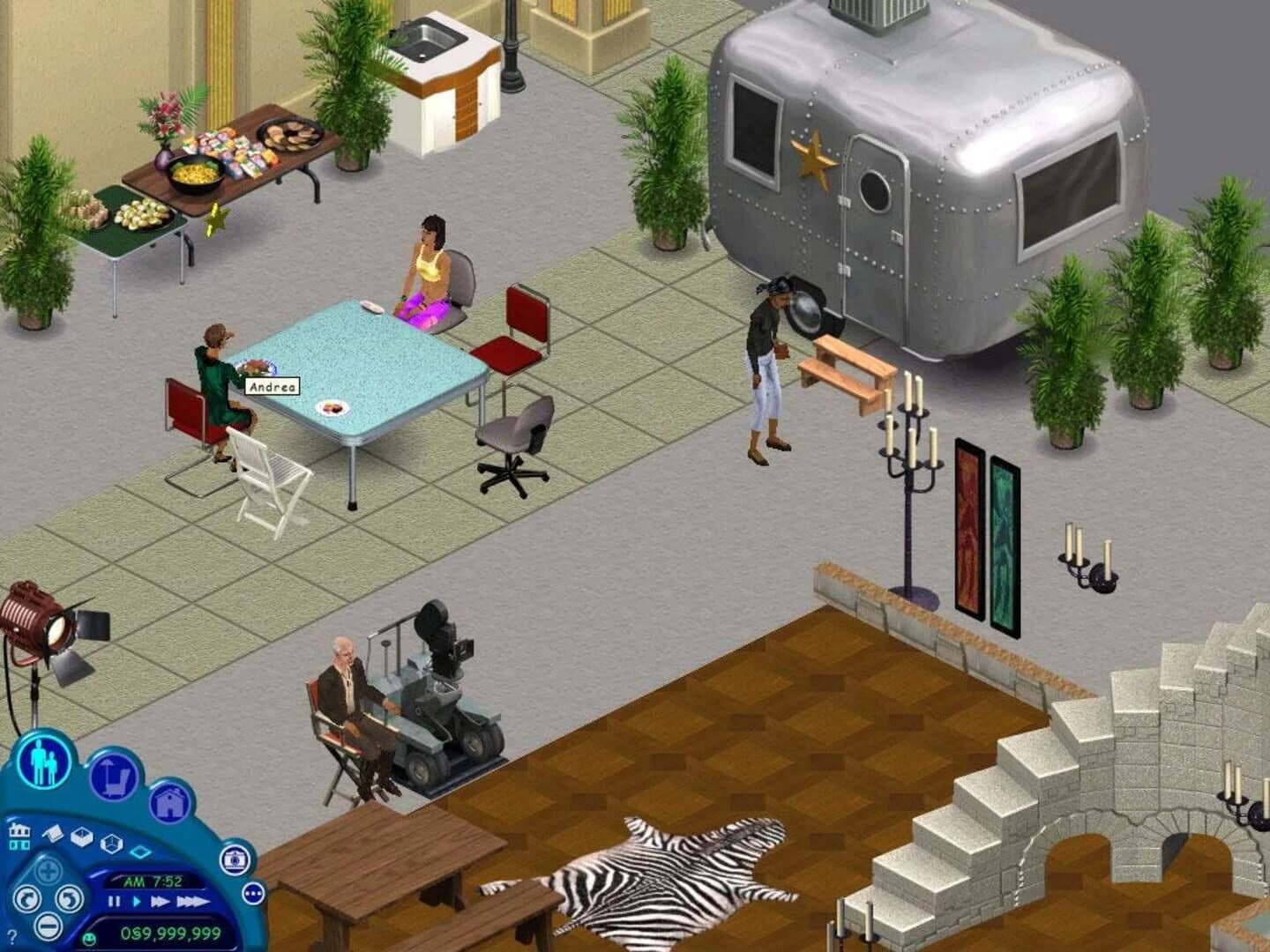Rotate the view left
The height and width of the screenshot is (952, 1270).
coord(29,900)
